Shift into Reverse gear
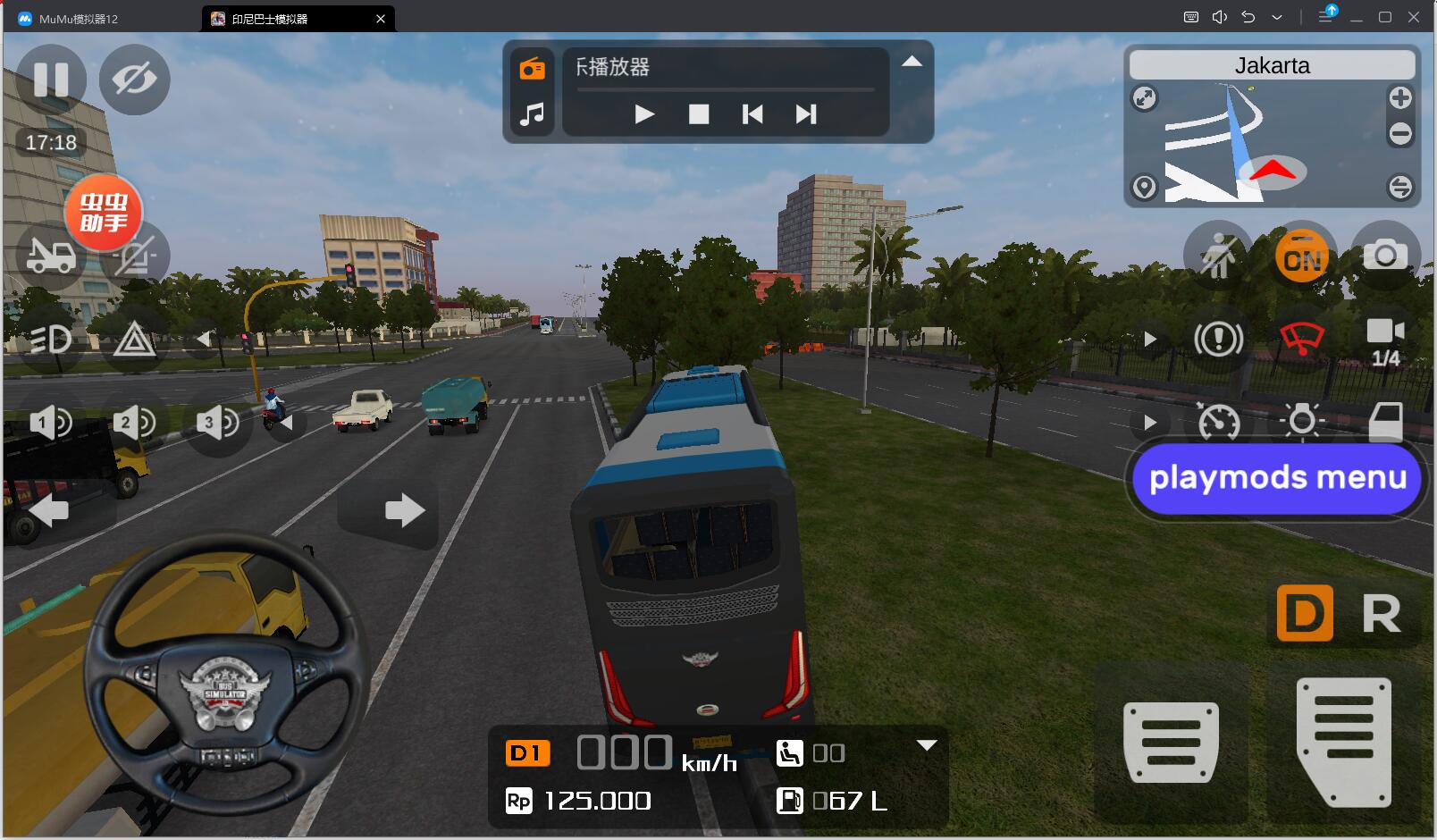This screenshot has height=840, width=1437. coord(1381,614)
